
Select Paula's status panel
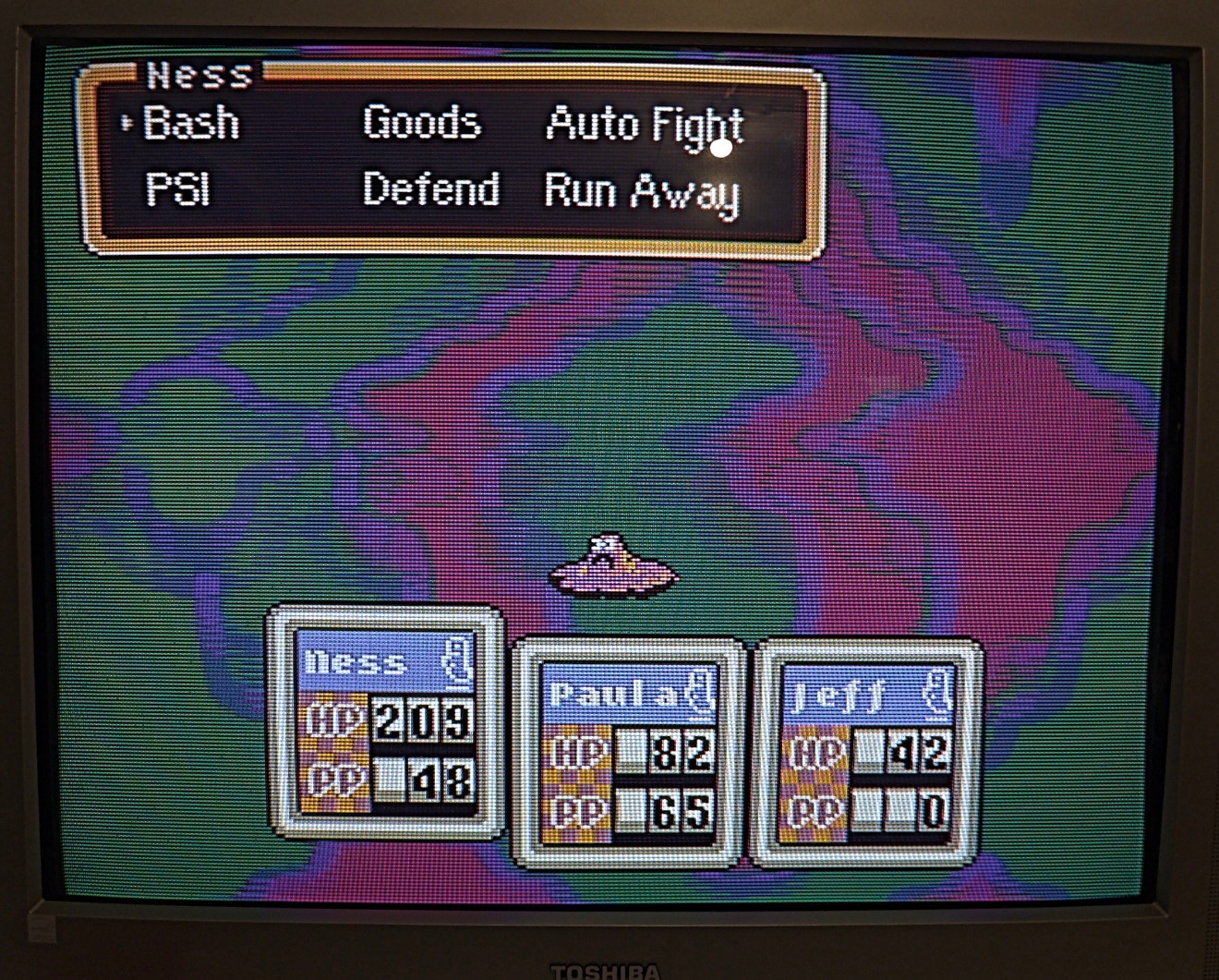pyautogui.click(x=630, y=753)
